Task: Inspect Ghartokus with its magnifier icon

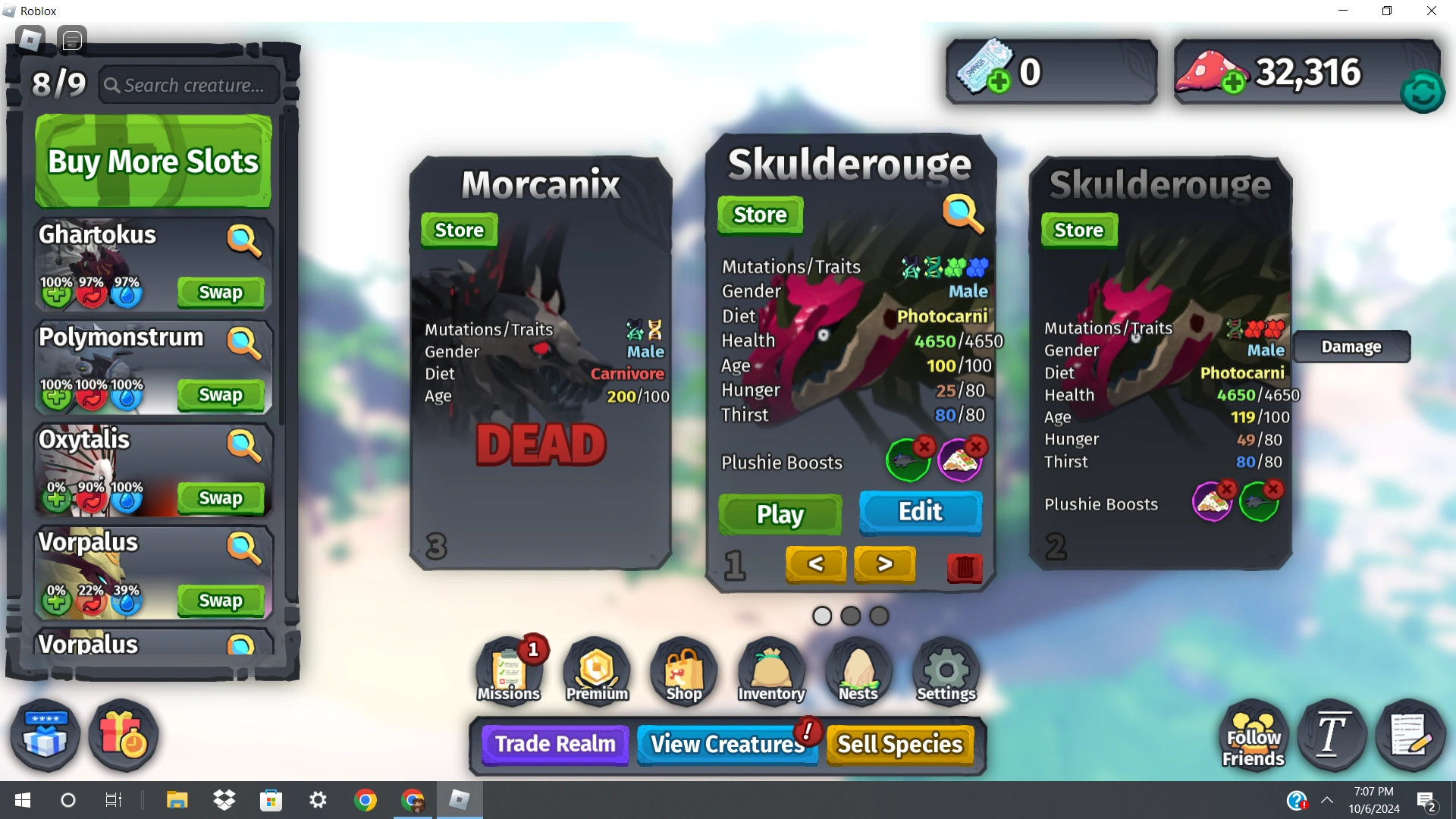Action: [244, 241]
